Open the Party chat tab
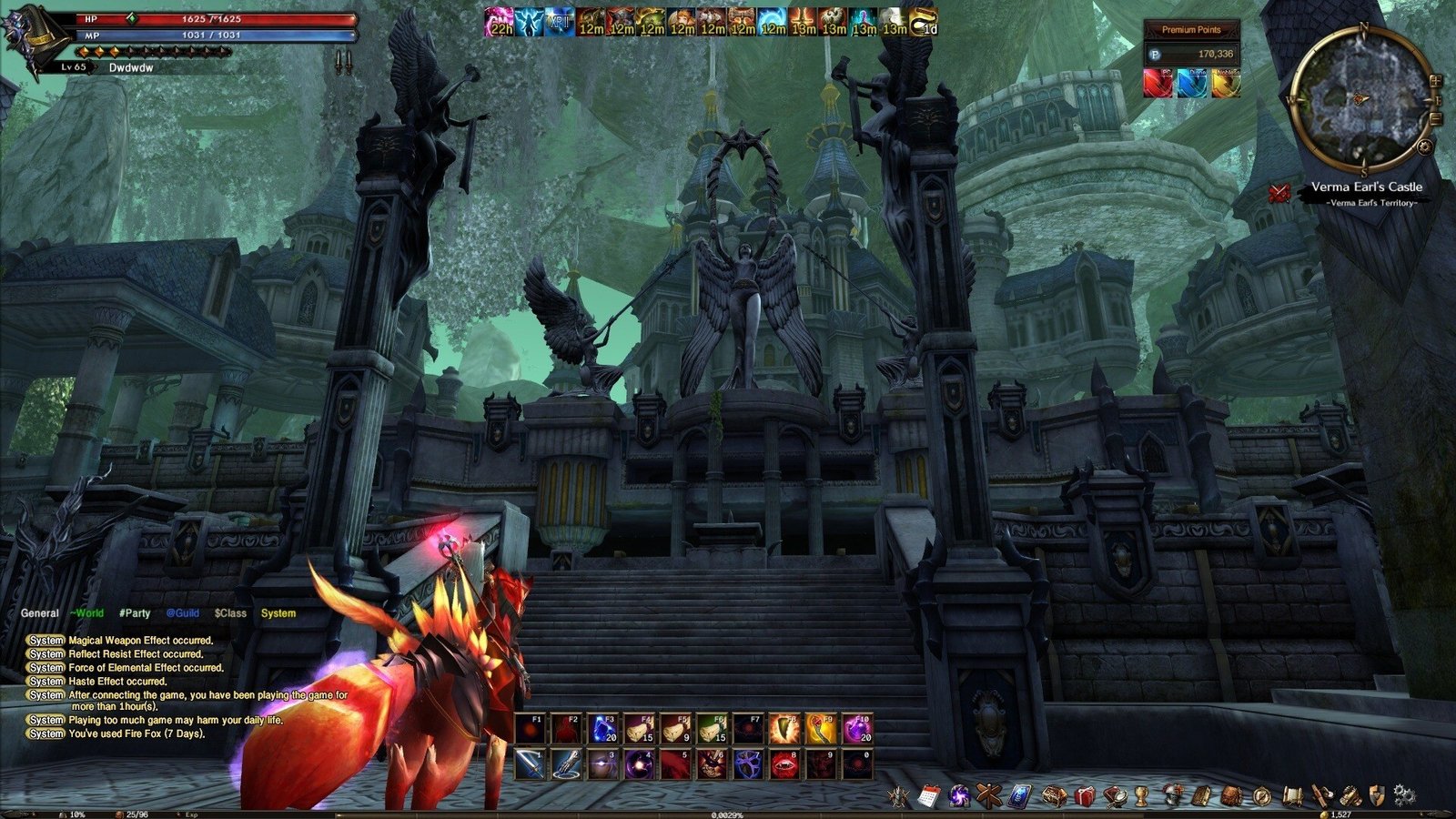The width and height of the screenshot is (1456, 819). (x=135, y=613)
